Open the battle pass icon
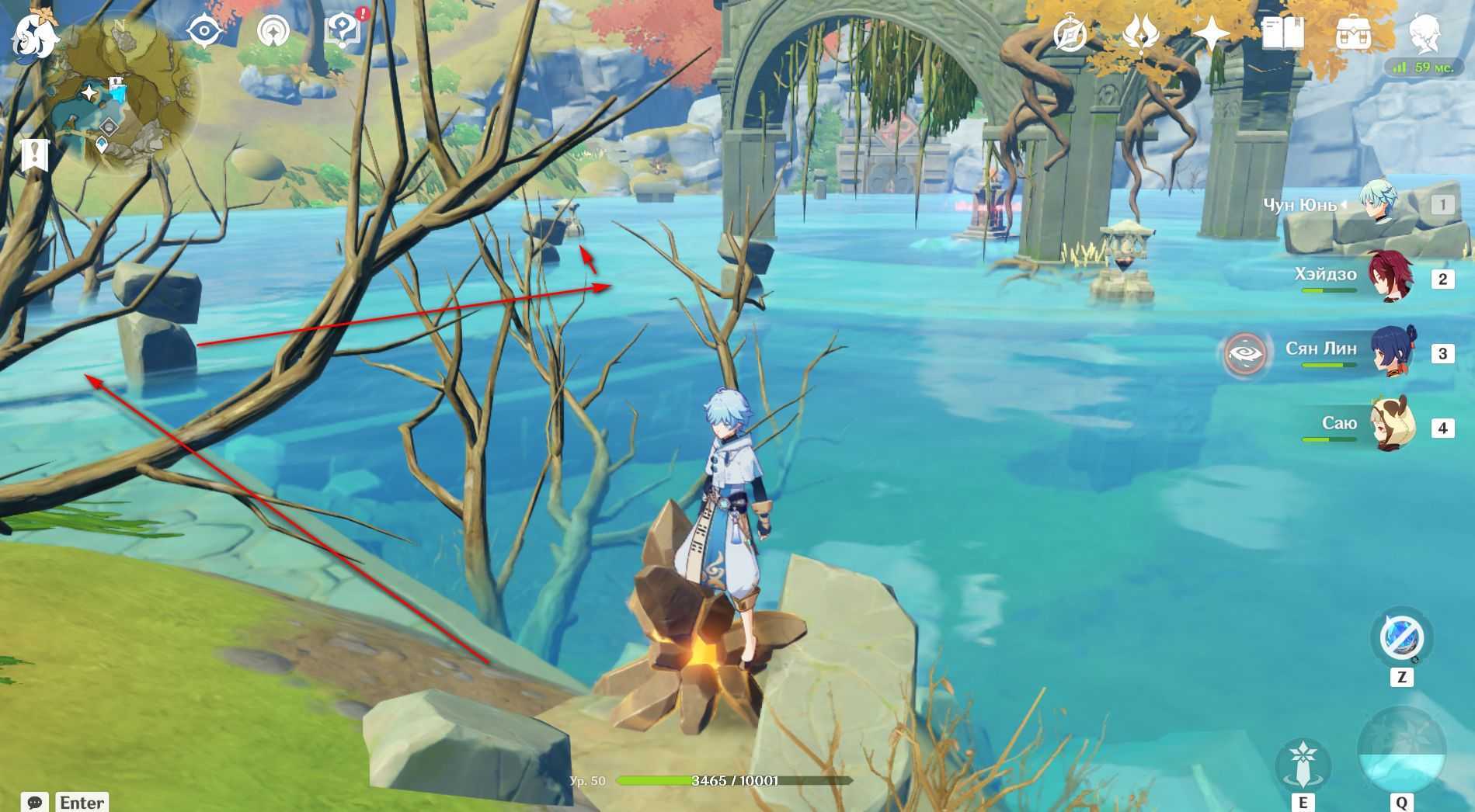The height and width of the screenshot is (812, 1475). 1140,34
